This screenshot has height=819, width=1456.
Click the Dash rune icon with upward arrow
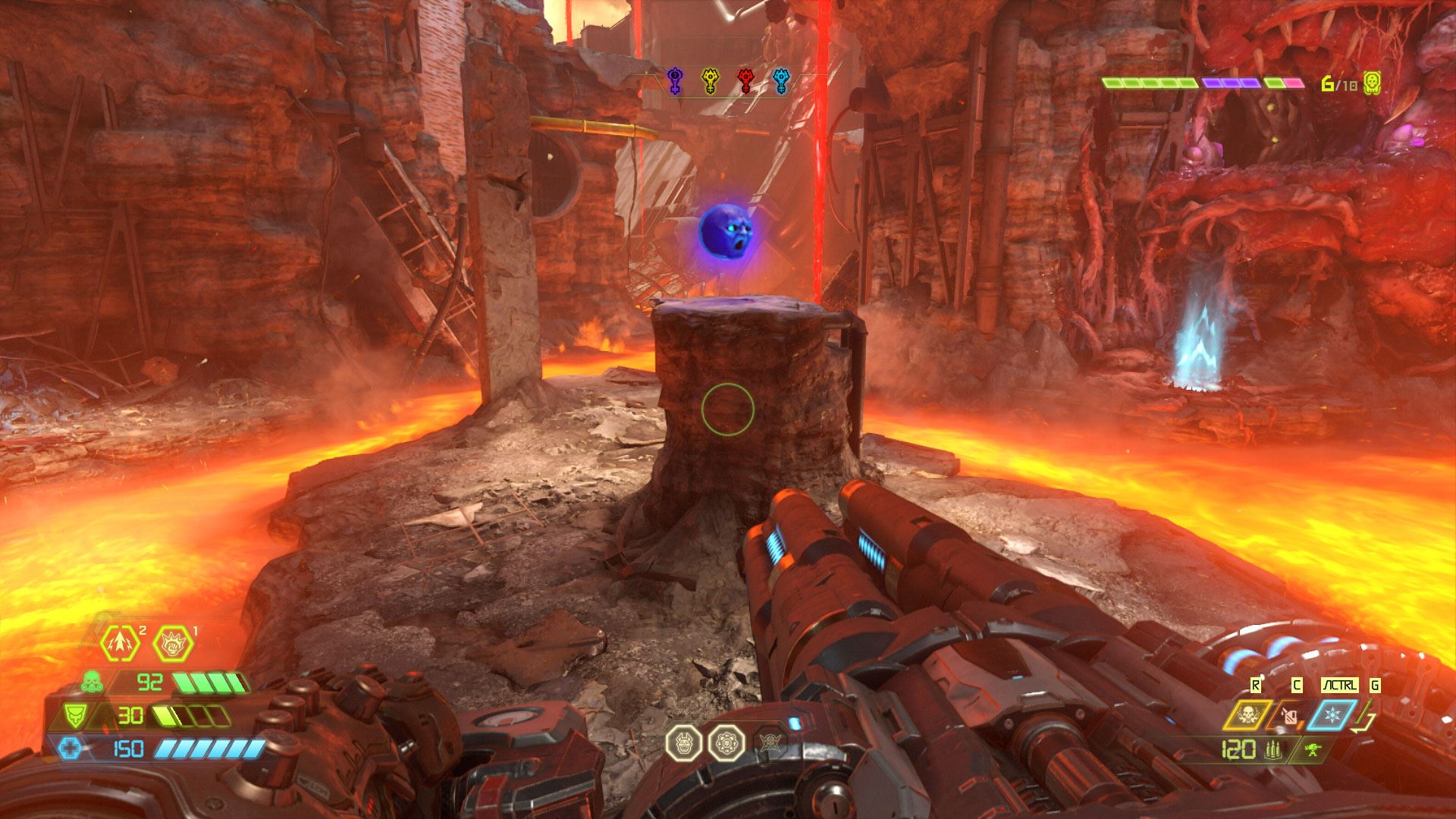pyautogui.click(x=121, y=644)
